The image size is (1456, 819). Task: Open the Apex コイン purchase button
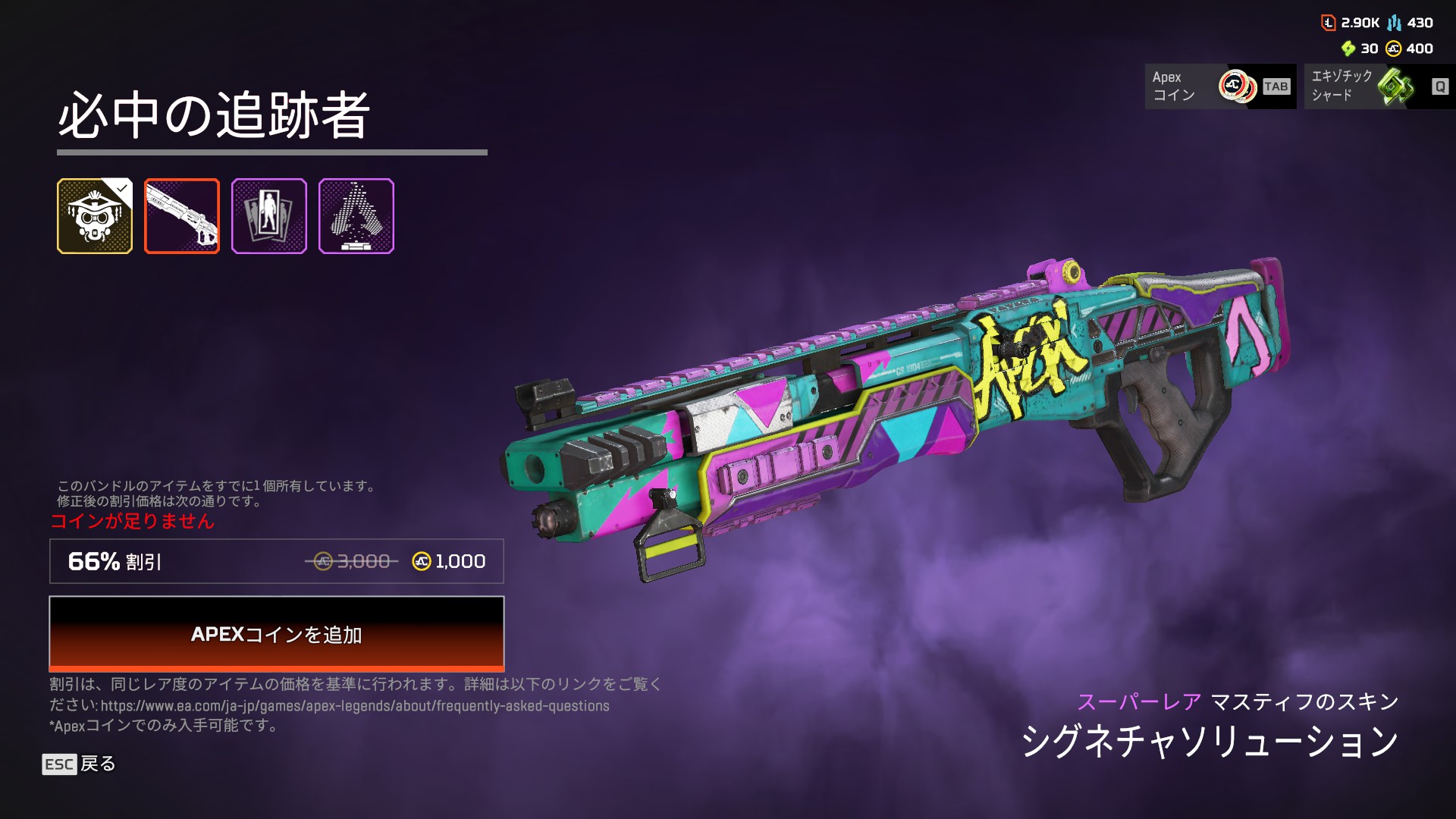point(1220,86)
